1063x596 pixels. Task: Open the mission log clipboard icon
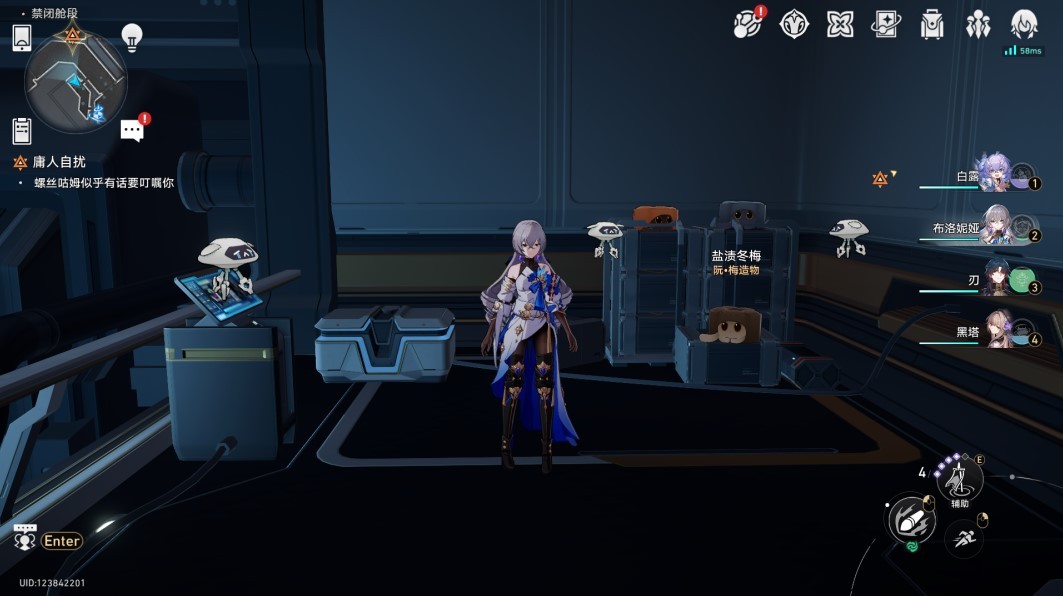point(22,131)
